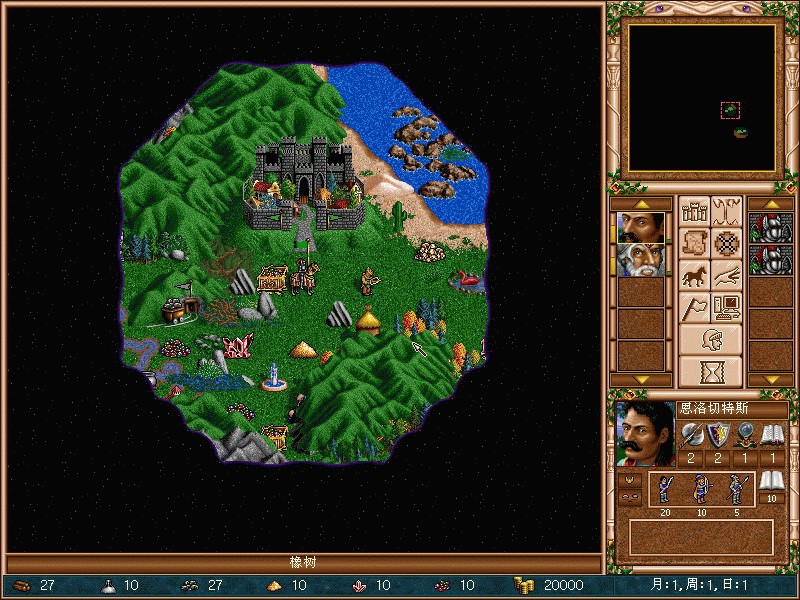Click the castle list down arrow

[771, 380]
